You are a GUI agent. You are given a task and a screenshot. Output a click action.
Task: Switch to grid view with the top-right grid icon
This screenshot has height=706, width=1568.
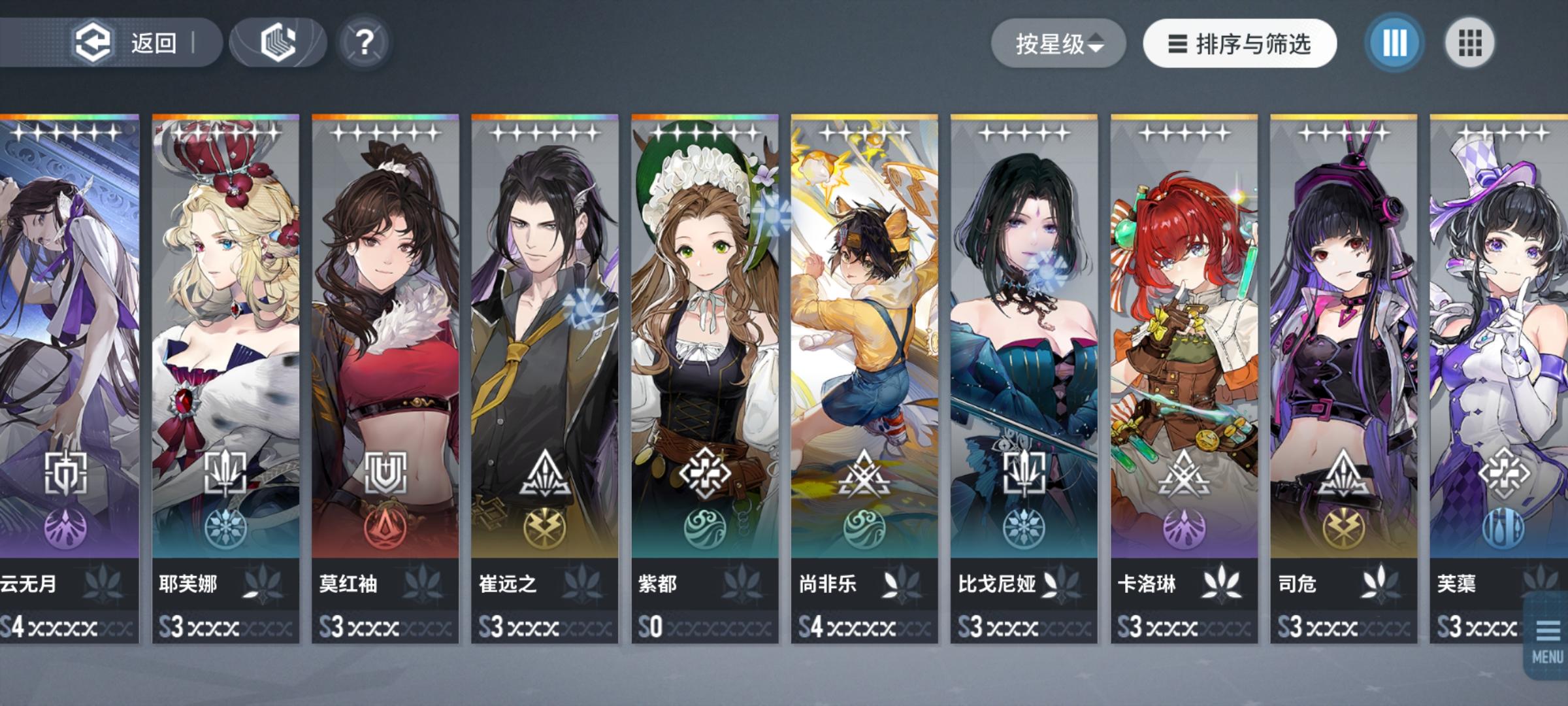(1470, 42)
